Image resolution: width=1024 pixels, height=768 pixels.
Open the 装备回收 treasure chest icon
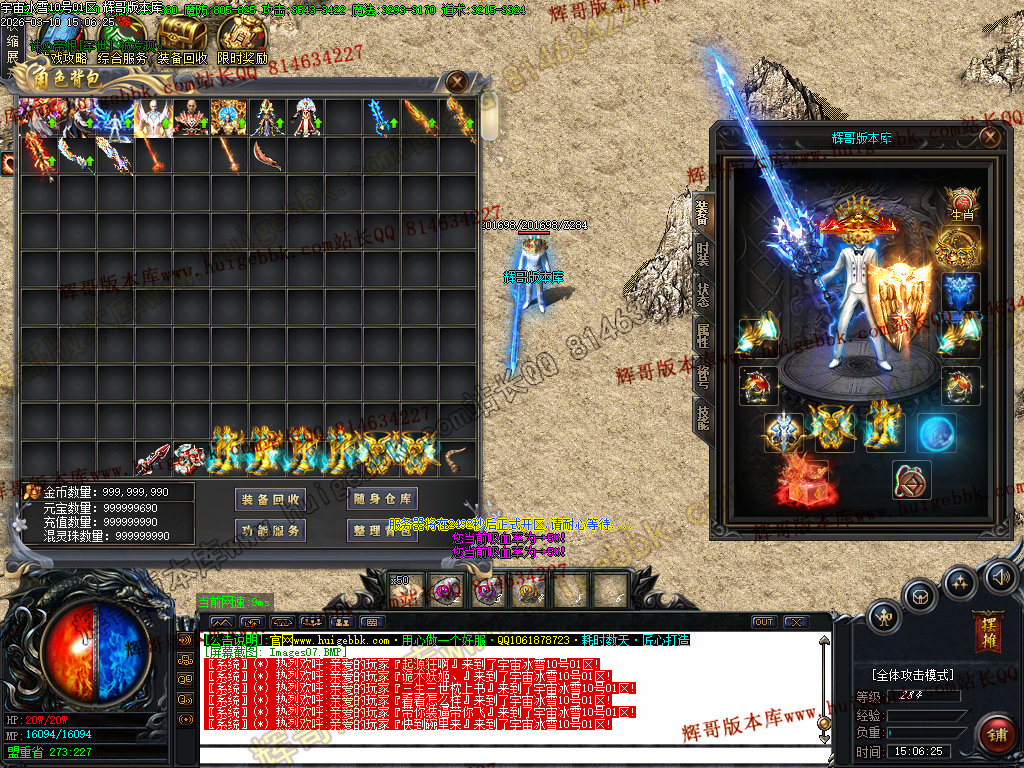coord(181,40)
